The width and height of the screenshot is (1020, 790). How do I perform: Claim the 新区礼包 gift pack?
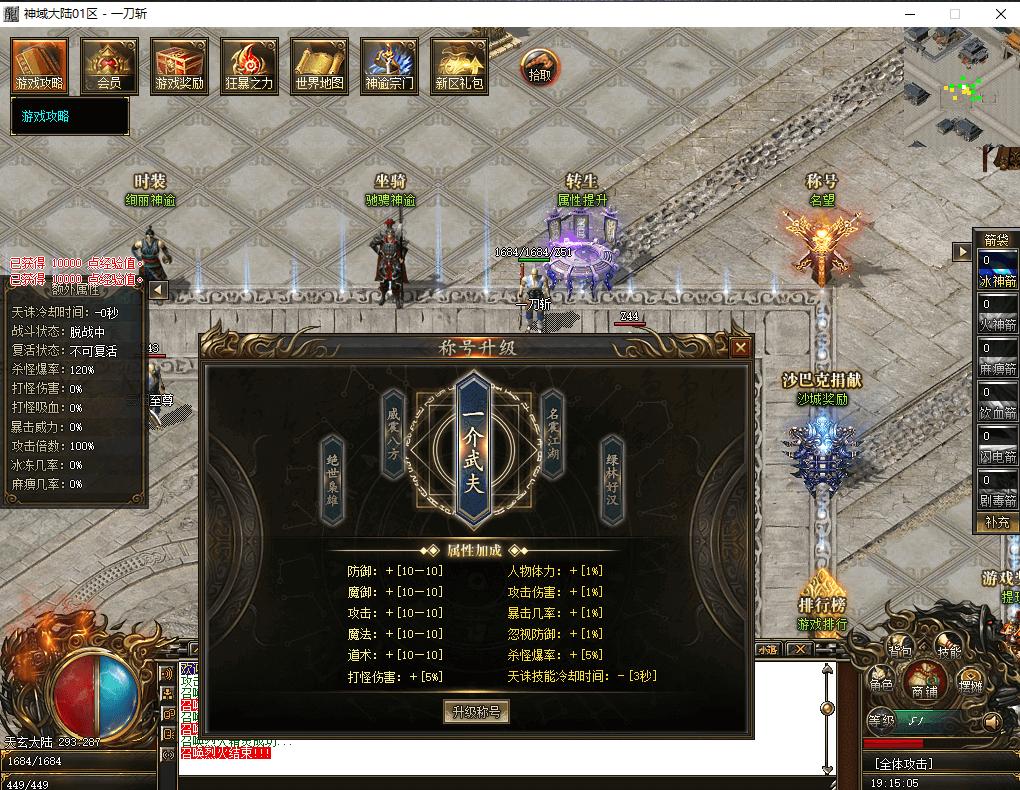point(459,66)
